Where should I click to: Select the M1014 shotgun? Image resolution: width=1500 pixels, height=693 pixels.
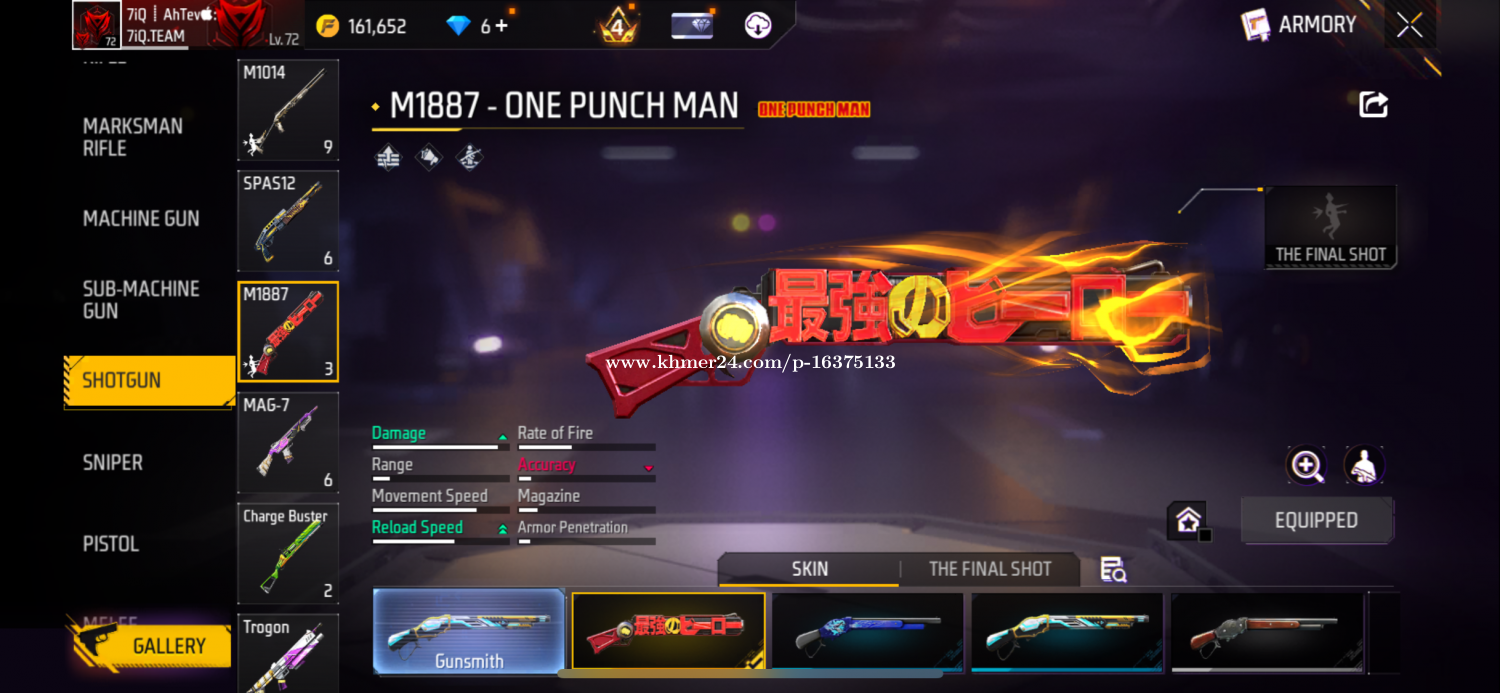click(288, 110)
